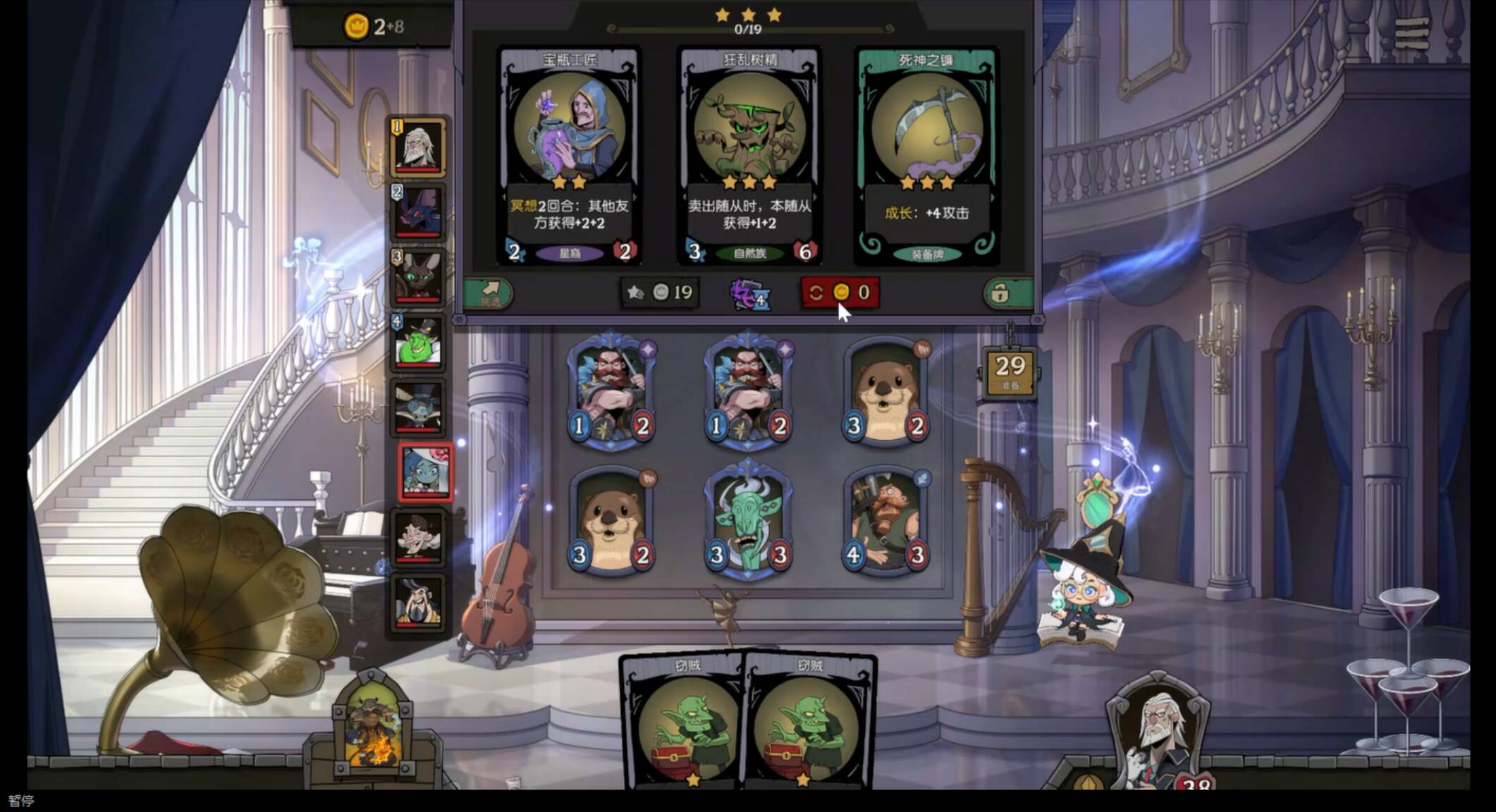Click the 准备 ready sign
Image resolution: width=1496 pixels, height=812 pixels.
(1010, 372)
